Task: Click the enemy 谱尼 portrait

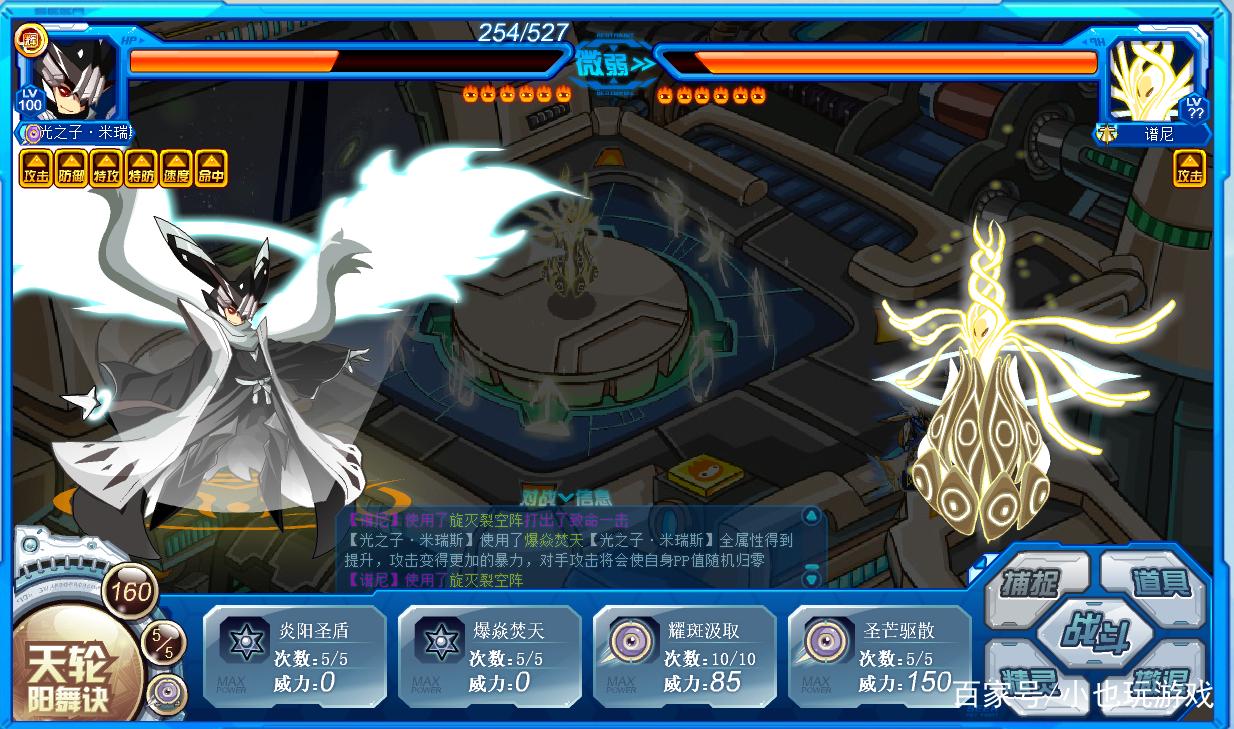Action: [x=1153, y=80]
